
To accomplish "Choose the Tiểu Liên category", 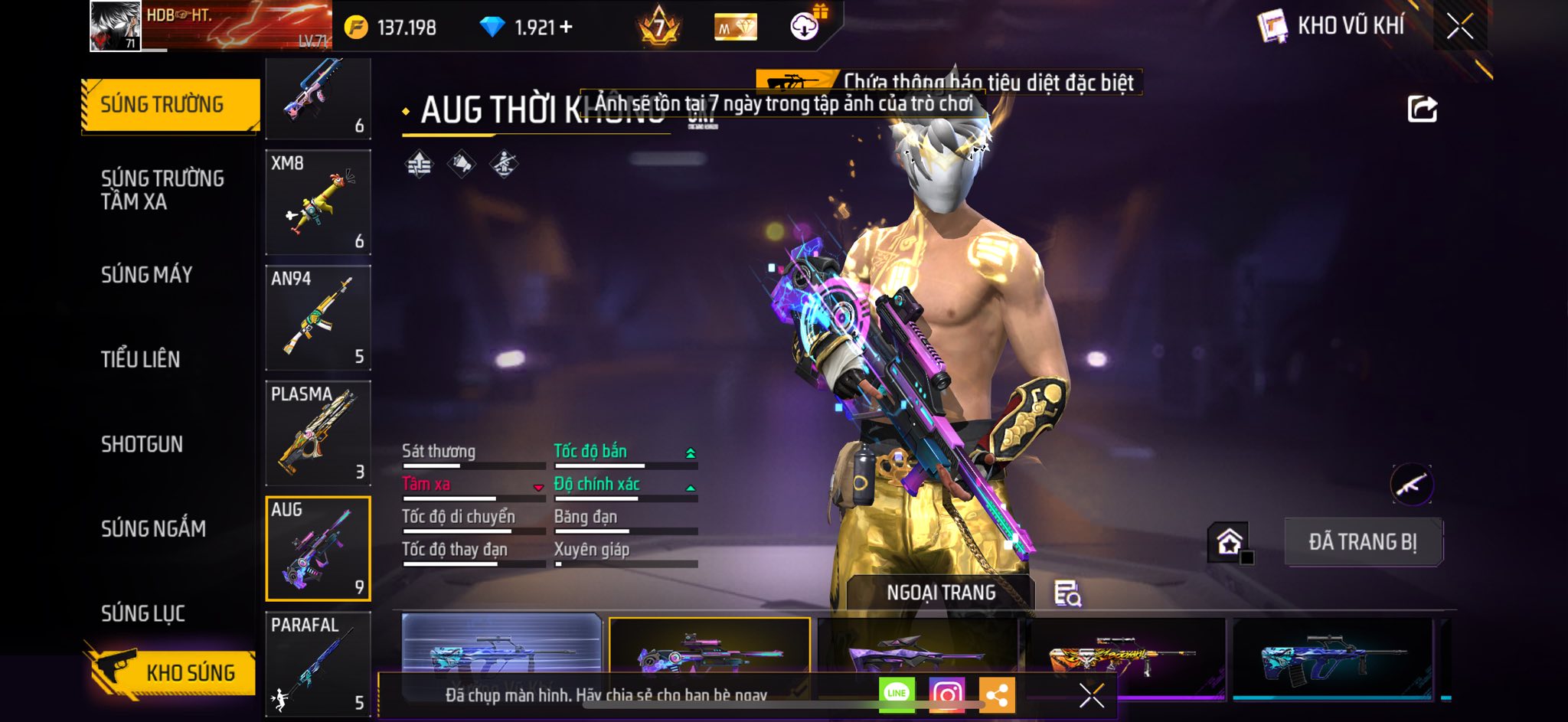I will (141, 359).
